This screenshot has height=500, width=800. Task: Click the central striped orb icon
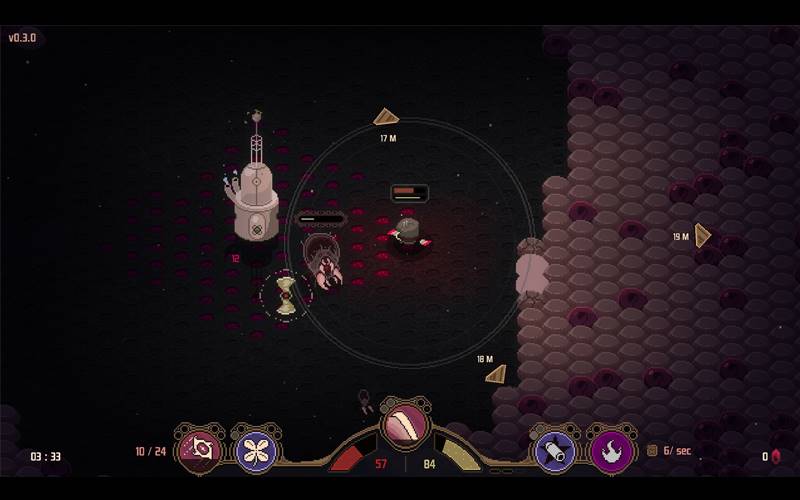(405, 423)
